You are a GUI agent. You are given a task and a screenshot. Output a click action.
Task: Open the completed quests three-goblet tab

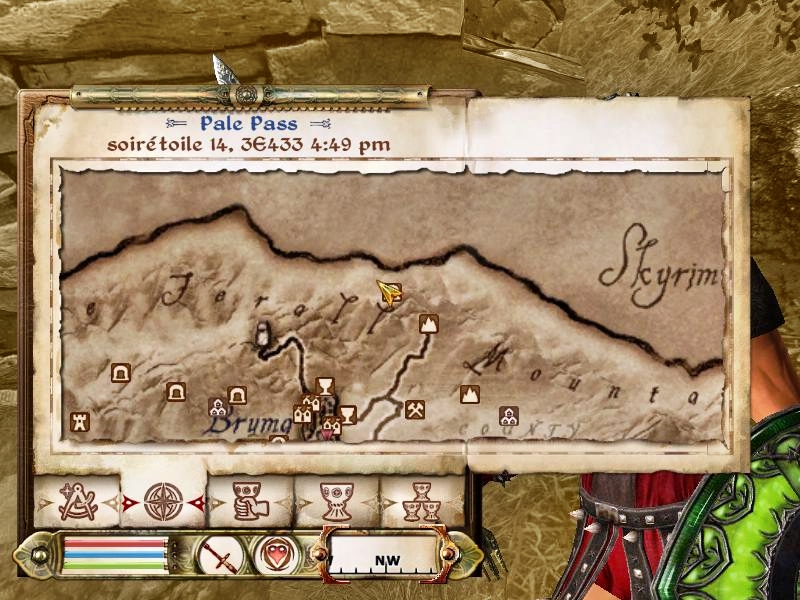tap(423, 501)
